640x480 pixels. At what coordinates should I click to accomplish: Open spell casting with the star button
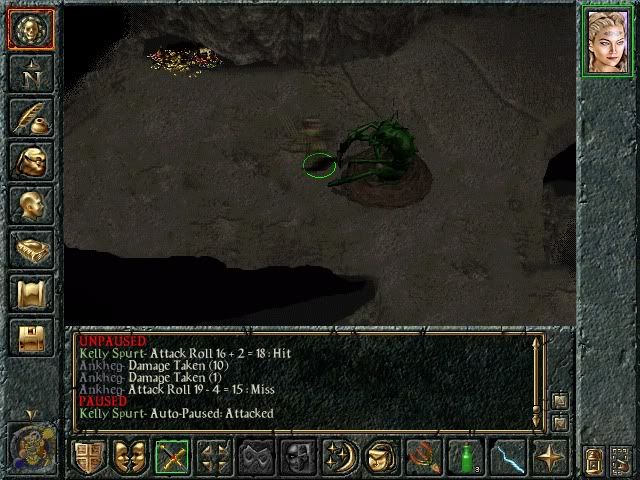[x=547, y=457]
